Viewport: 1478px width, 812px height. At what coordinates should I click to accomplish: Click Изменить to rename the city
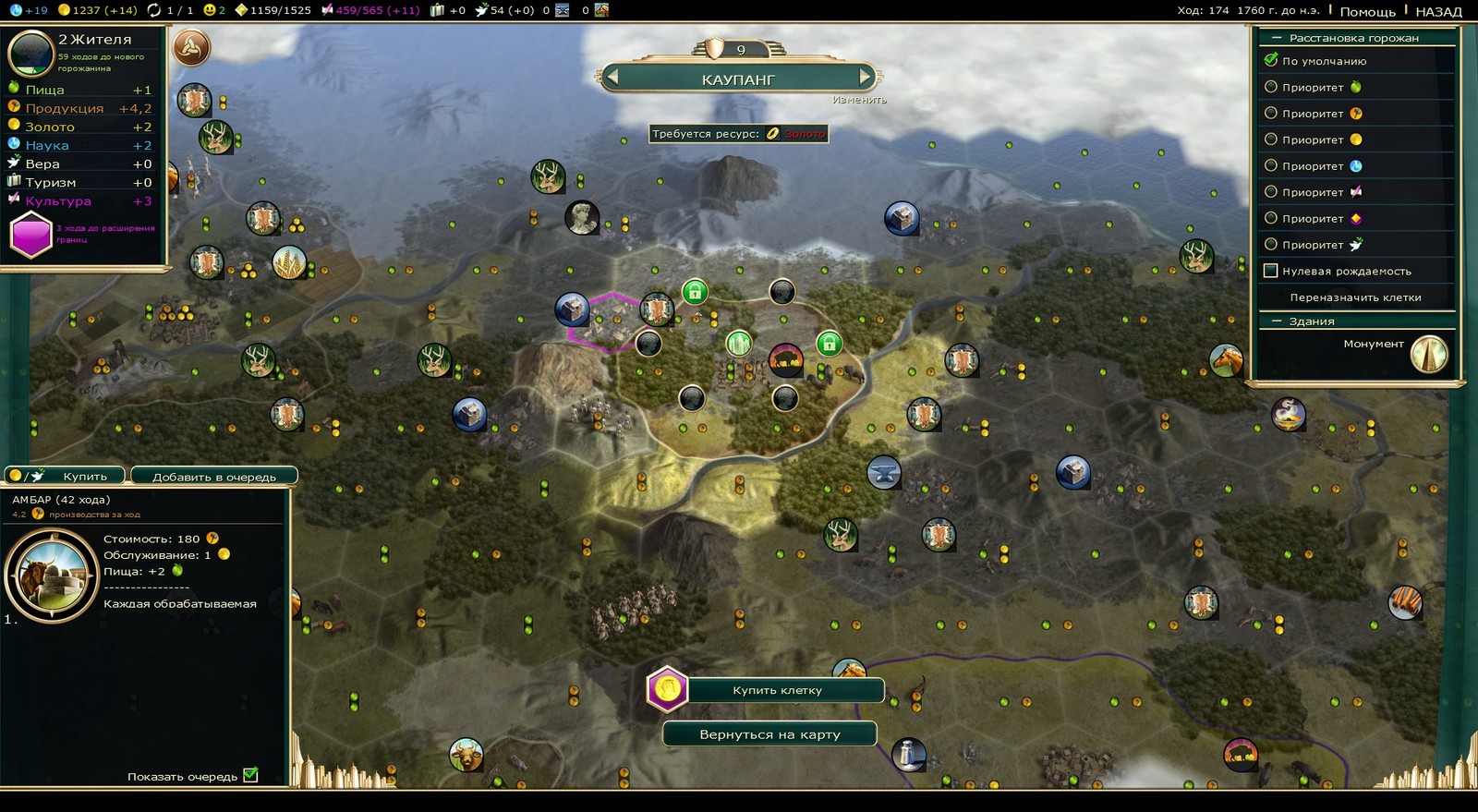859,100
